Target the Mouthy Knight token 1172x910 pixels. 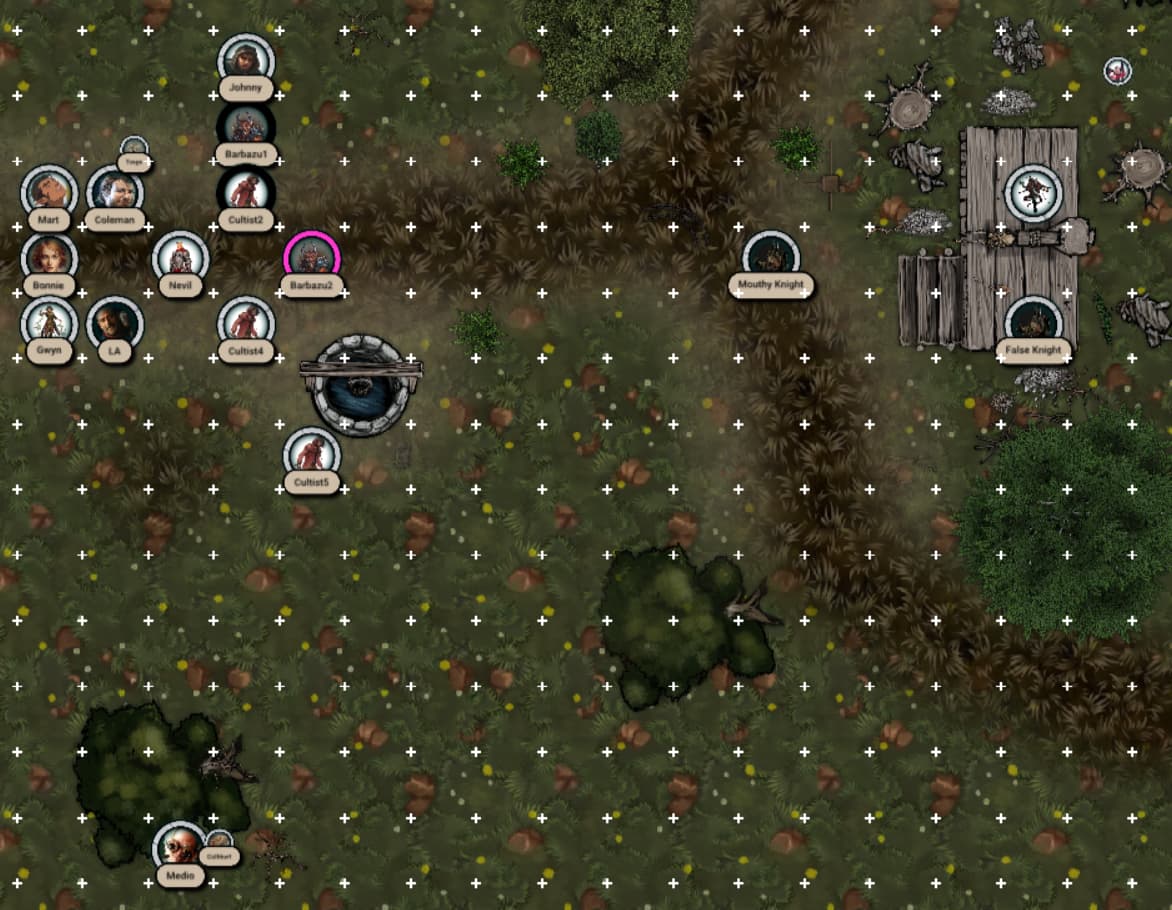tap(771, 259)
